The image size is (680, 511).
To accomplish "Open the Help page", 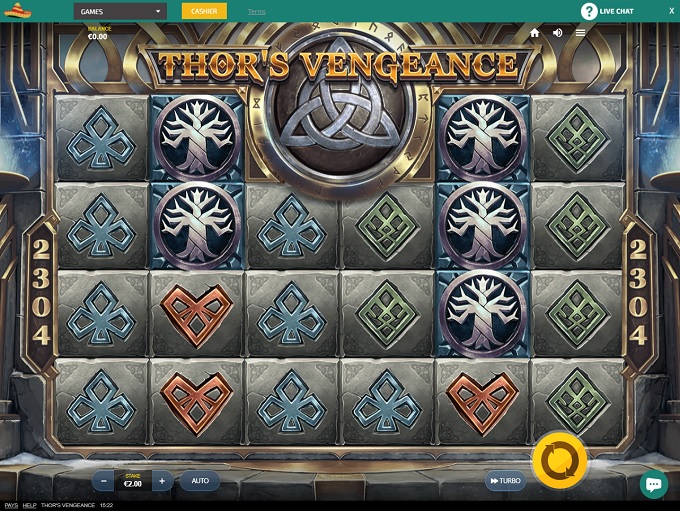I will pos(30,506).
